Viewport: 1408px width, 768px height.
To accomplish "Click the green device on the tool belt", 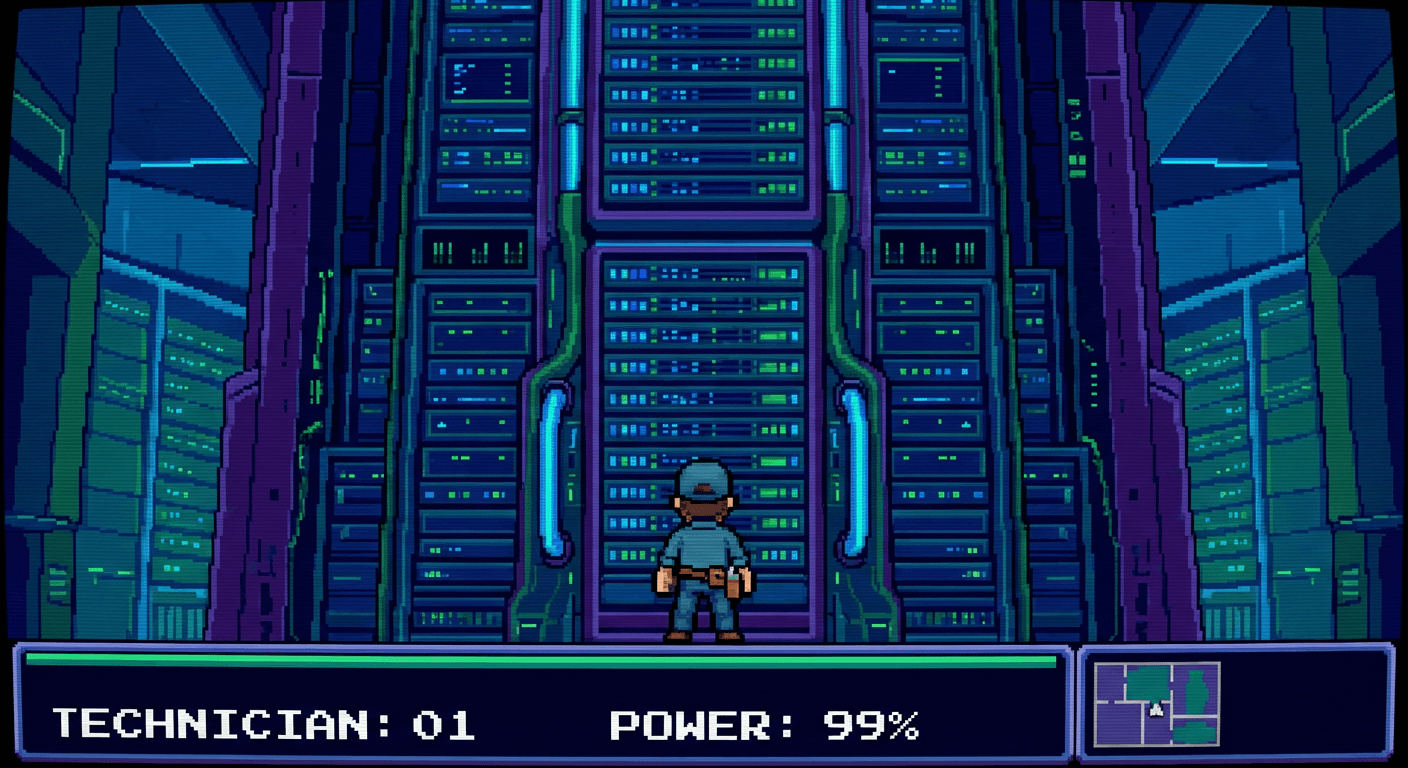I will point(733,578).
